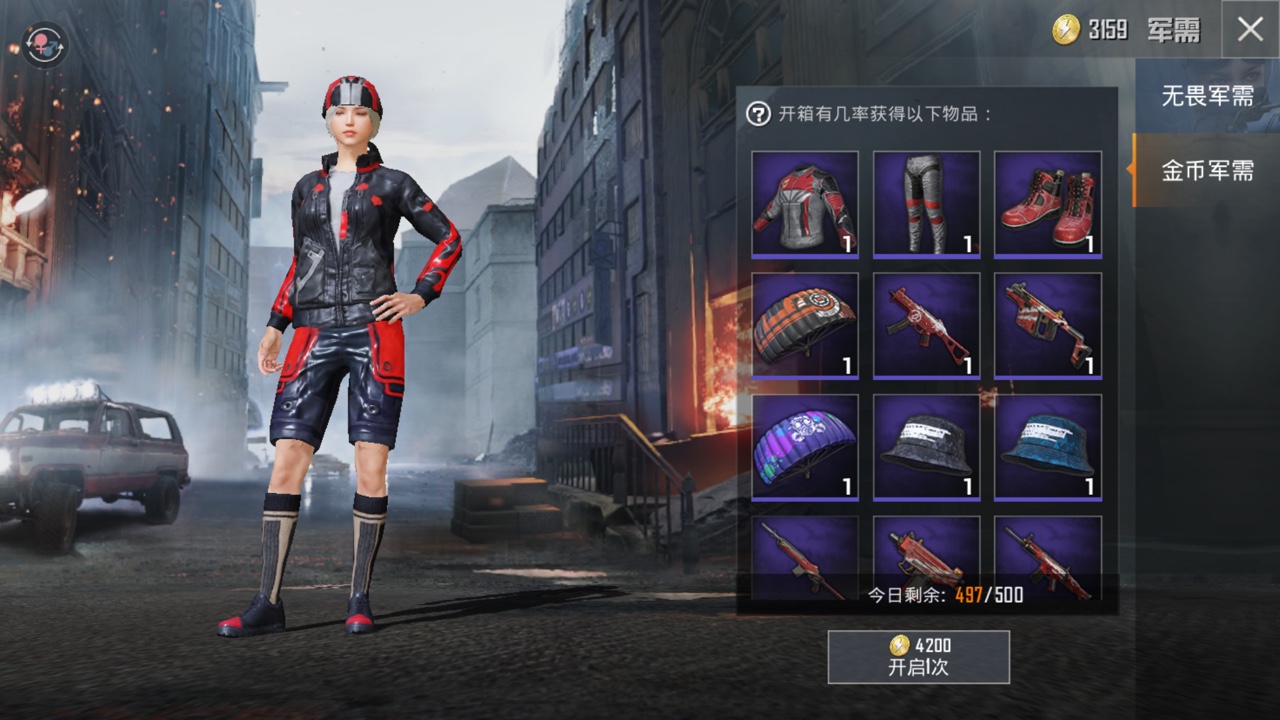This screenshot has width=1280, height=720.
Task: Click the character swap icon top left
Action: pyautogui.click(x=44, y=45)
